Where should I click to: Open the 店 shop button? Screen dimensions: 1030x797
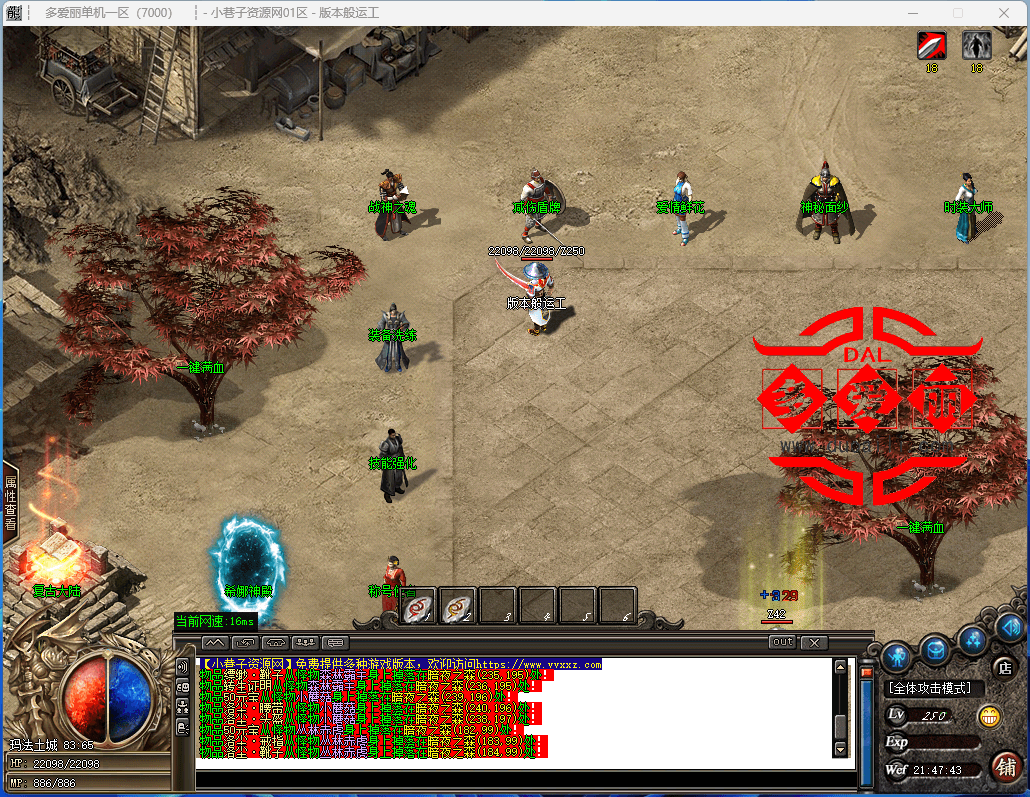1003,667
